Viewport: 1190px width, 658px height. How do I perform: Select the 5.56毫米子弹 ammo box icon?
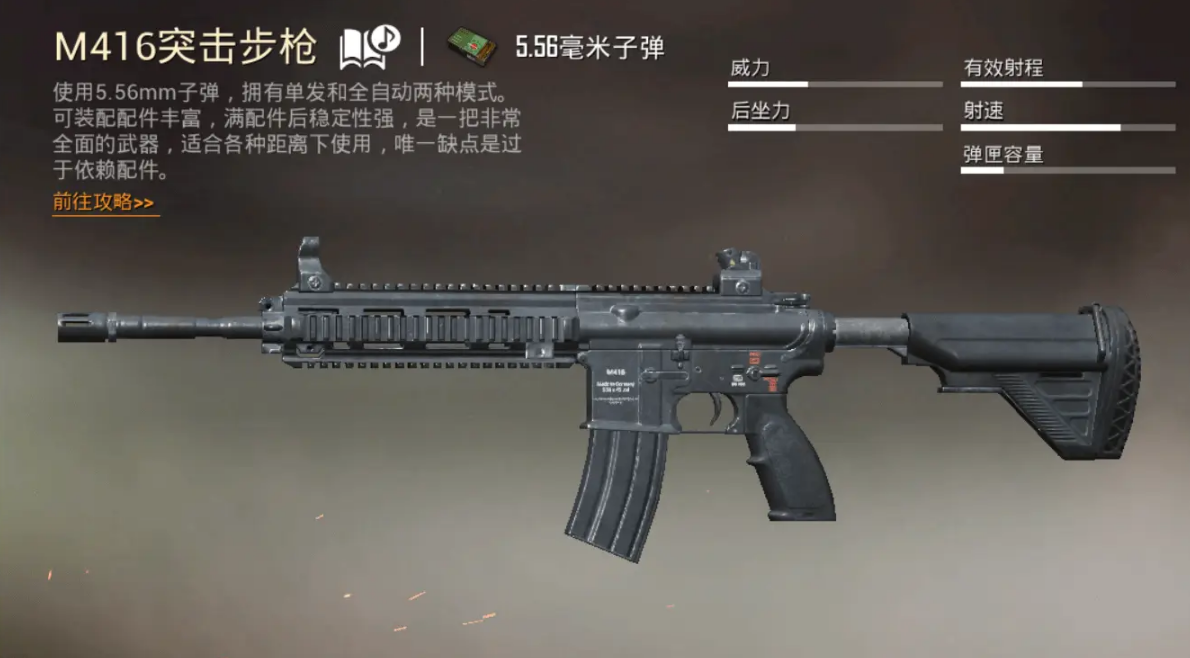[472, 46]
